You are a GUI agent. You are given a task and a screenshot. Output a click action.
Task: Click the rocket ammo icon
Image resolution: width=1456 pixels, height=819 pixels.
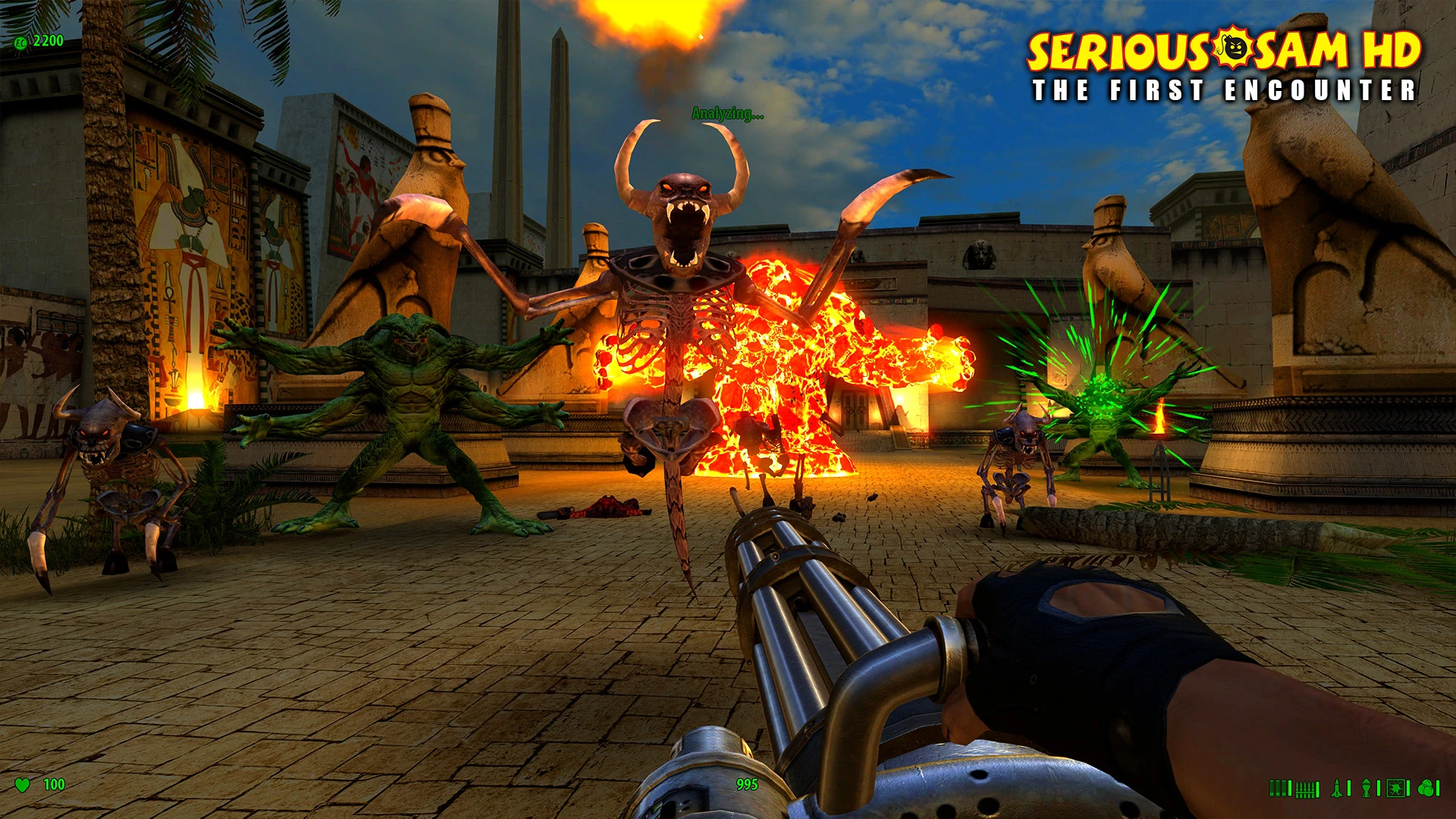coord(1336,789)
